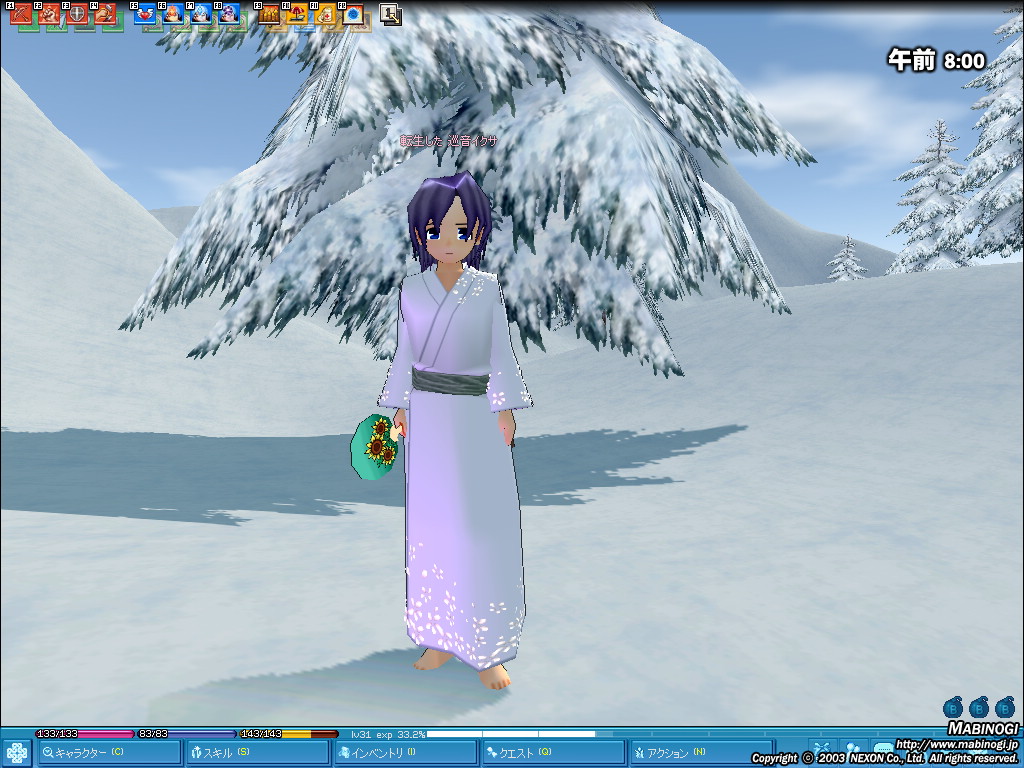Cast the F6 fire bolt spell
The width and height of the screenshot is (1024, 768).
click(x=174, y=15)
